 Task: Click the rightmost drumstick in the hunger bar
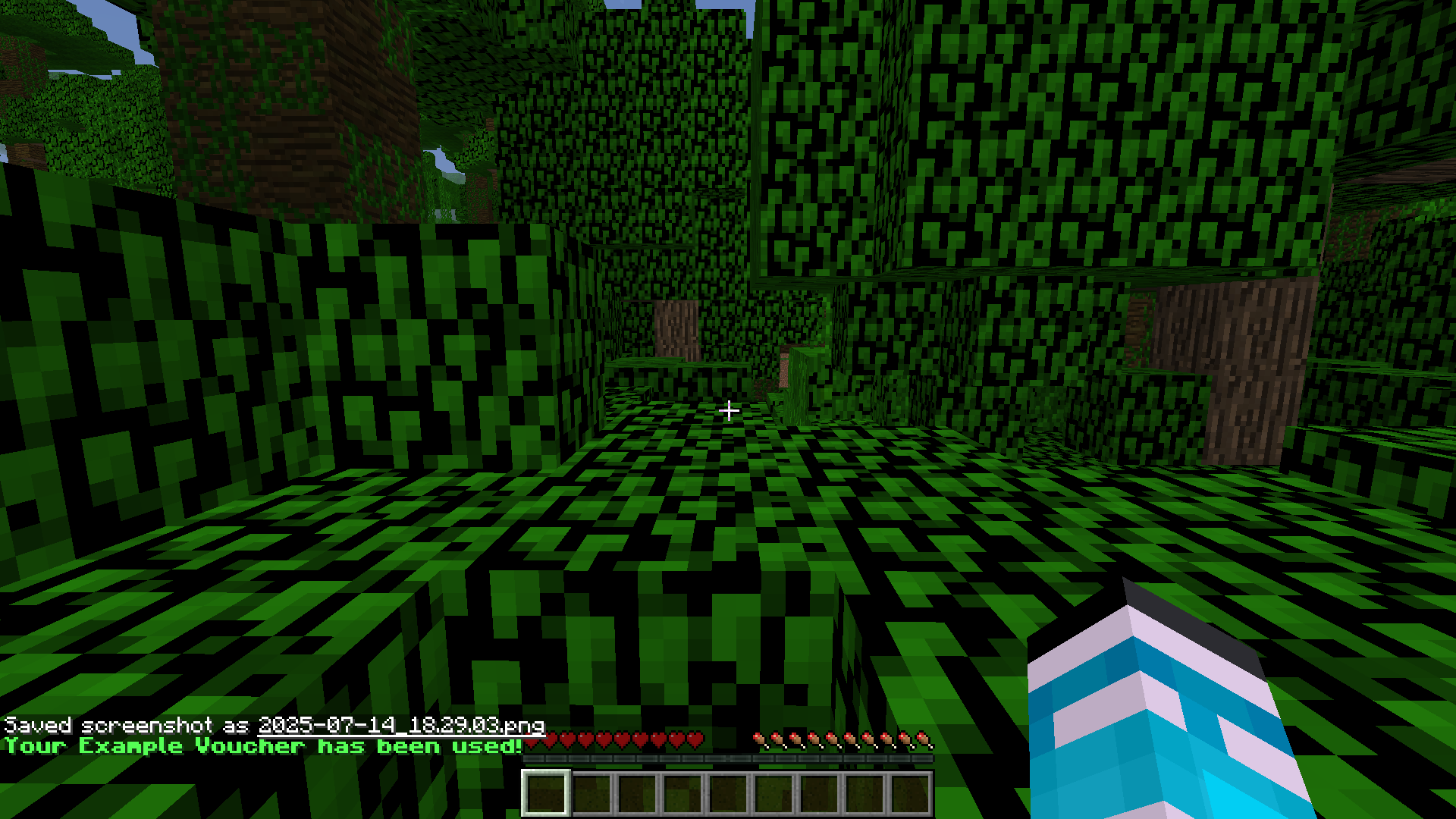(x=921, y=738)
